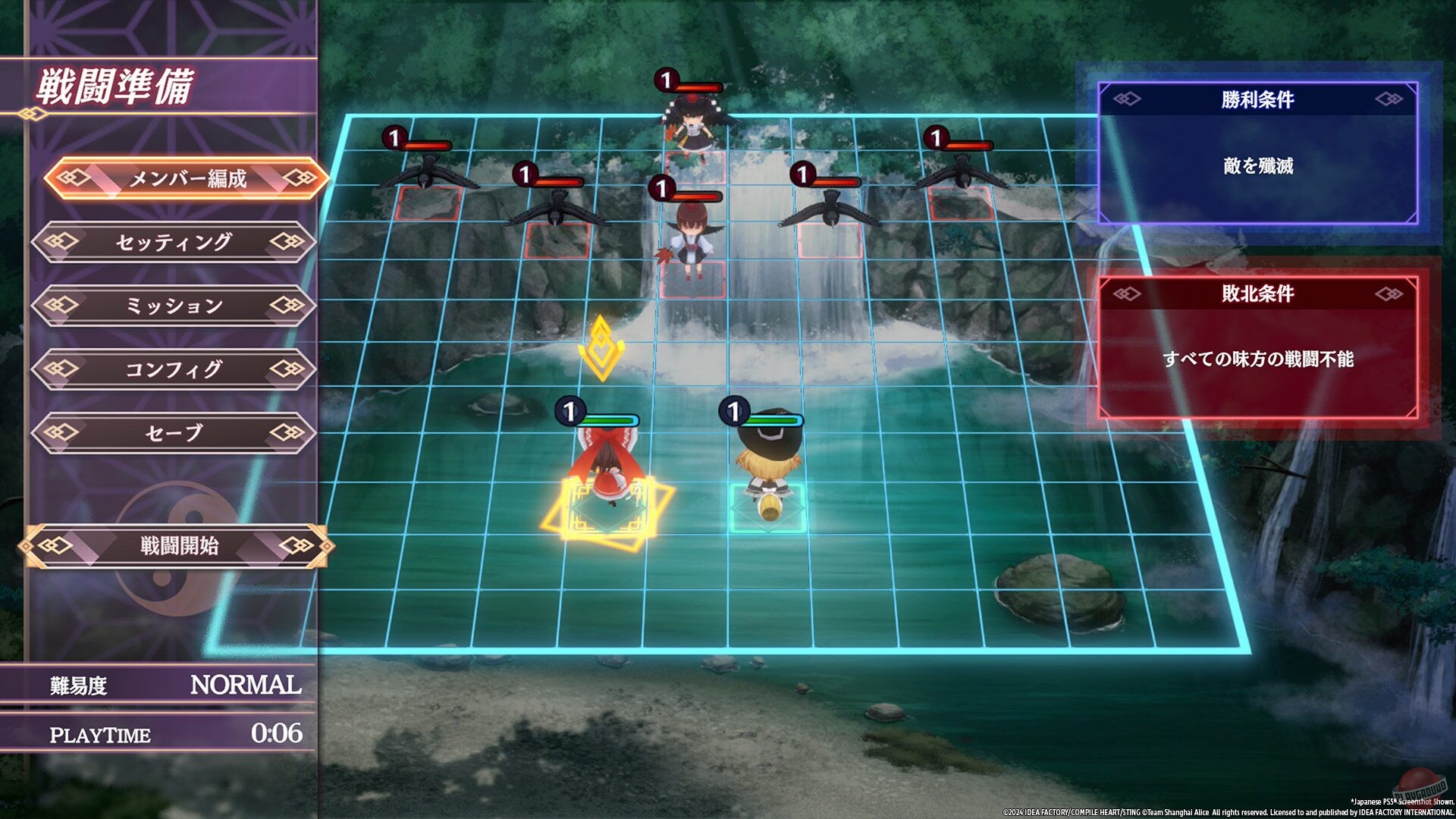The width and height of the screenshot is (1456, 819).
Task: Open the ミッション screen
Action: pyautogui.click(x=174, y=306)
